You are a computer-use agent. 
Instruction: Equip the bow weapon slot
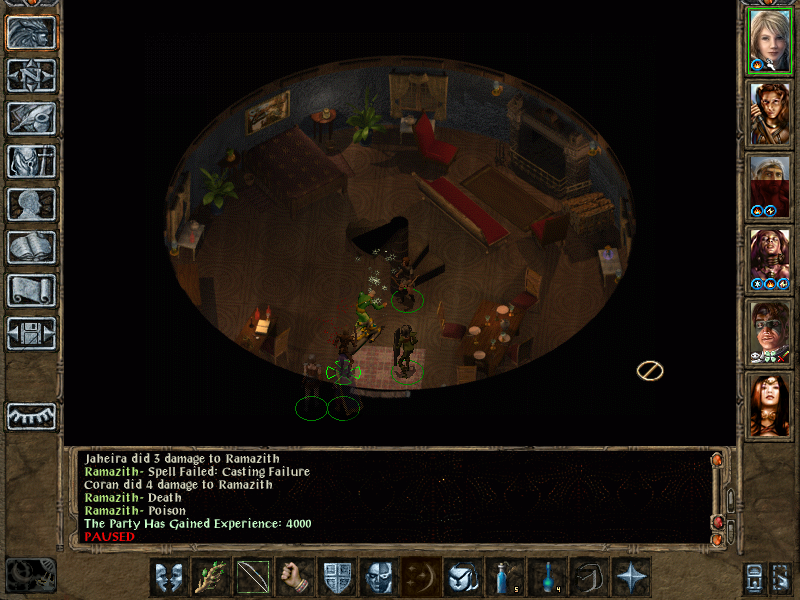pos(253,577)
